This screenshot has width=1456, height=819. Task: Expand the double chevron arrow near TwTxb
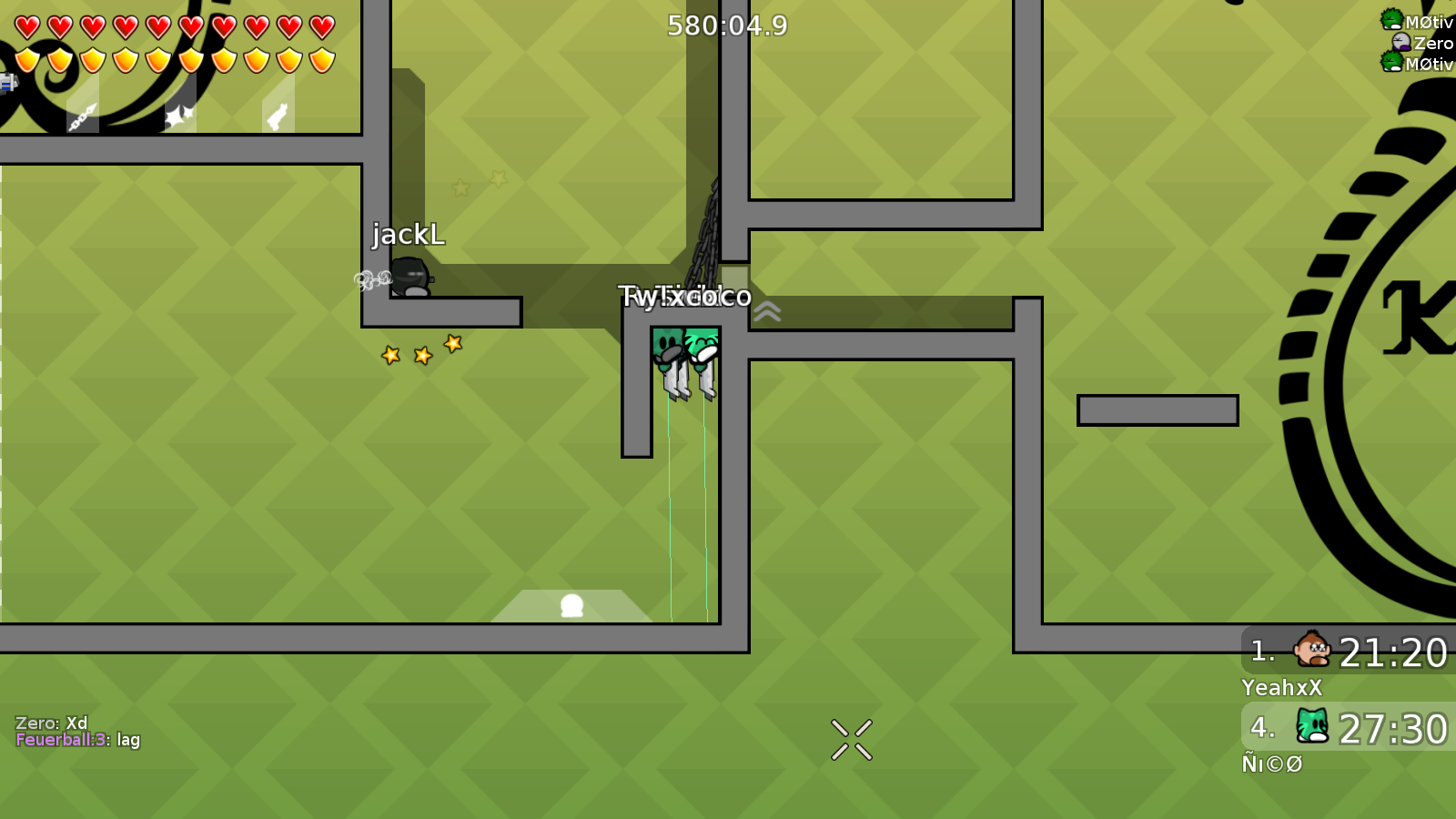[769, 310]
